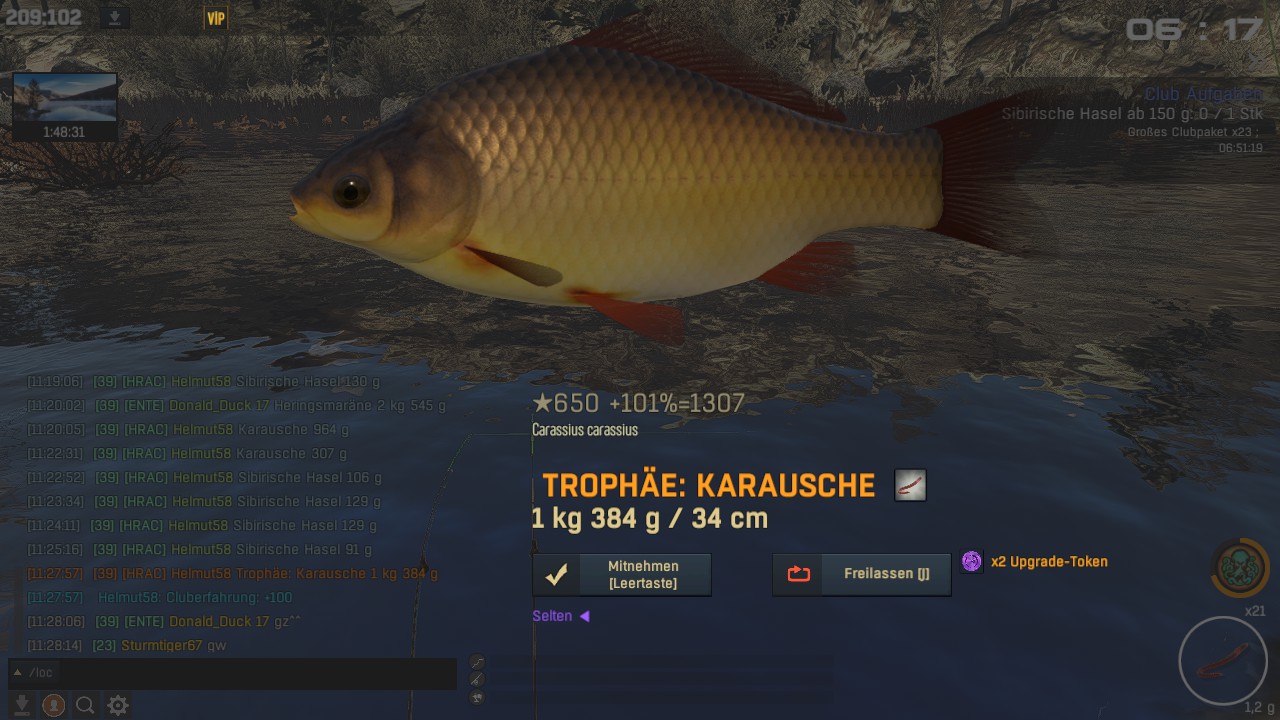Open the chat settings gear icon

(x=118, y=706)
